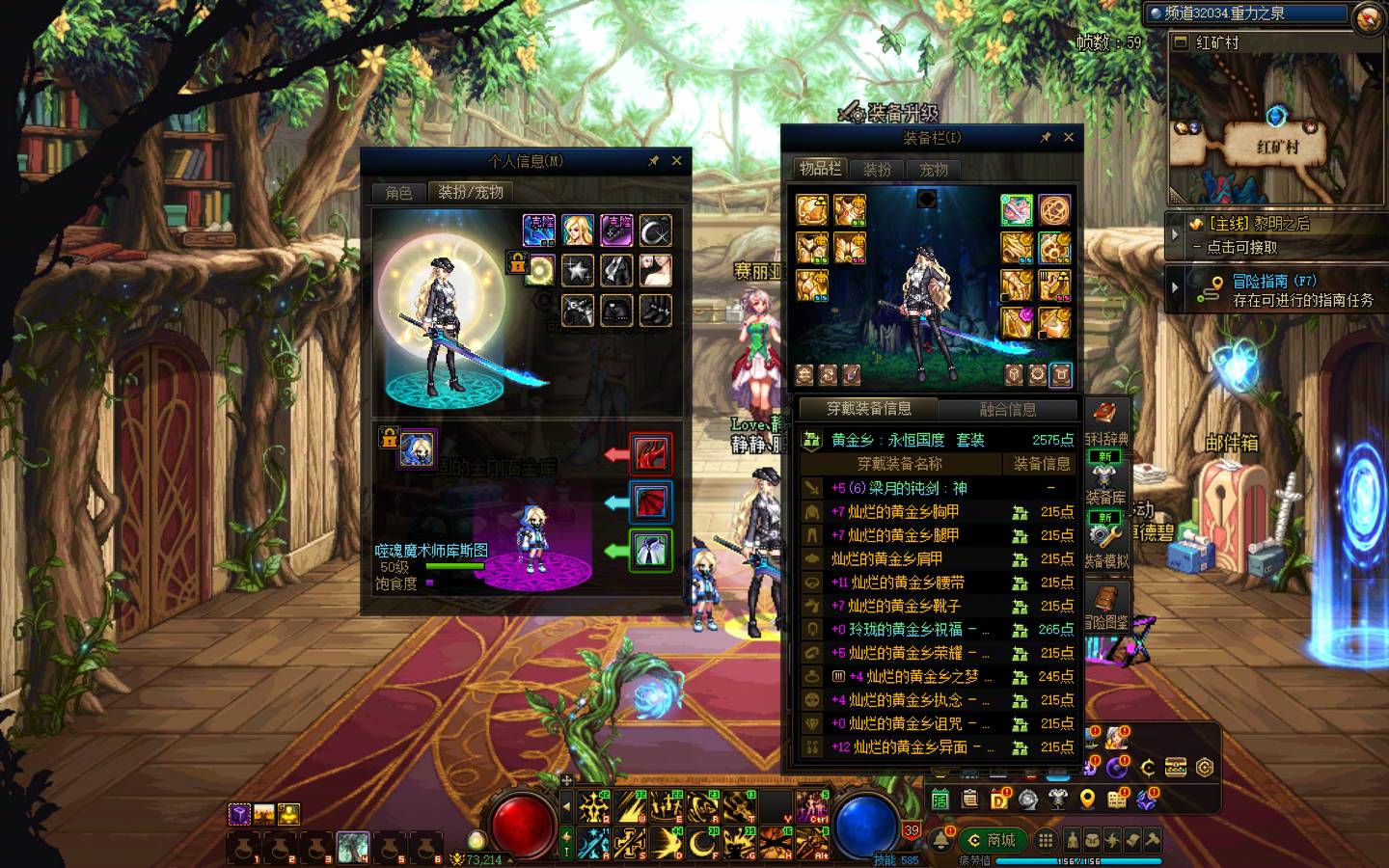1389x868 pixels.
Task: Show the 穿戴装备信息 tab
Action: (x=868, y=409)
